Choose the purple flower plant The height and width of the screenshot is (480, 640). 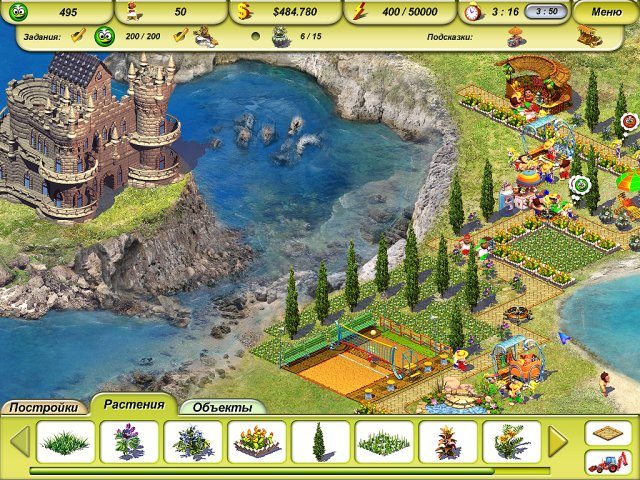pos(126,441)
